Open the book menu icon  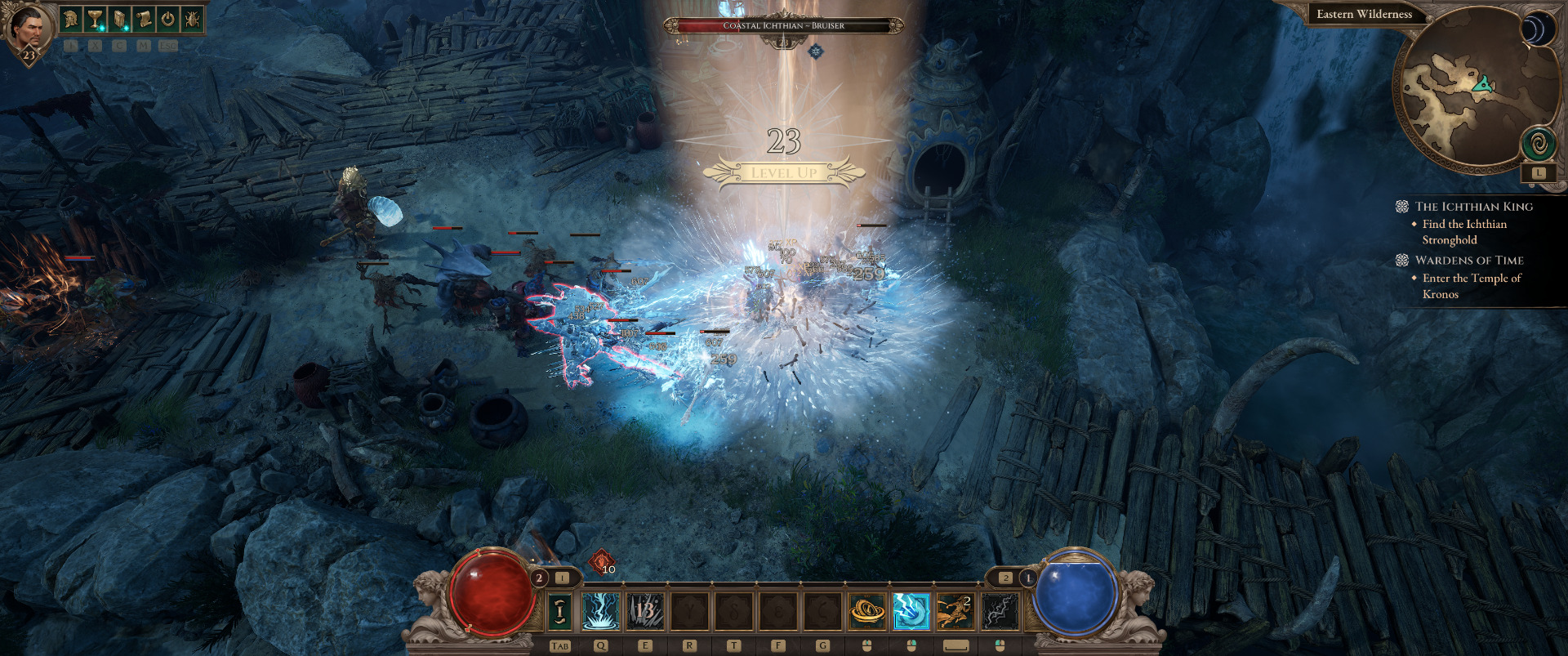[x=119, y=19]
